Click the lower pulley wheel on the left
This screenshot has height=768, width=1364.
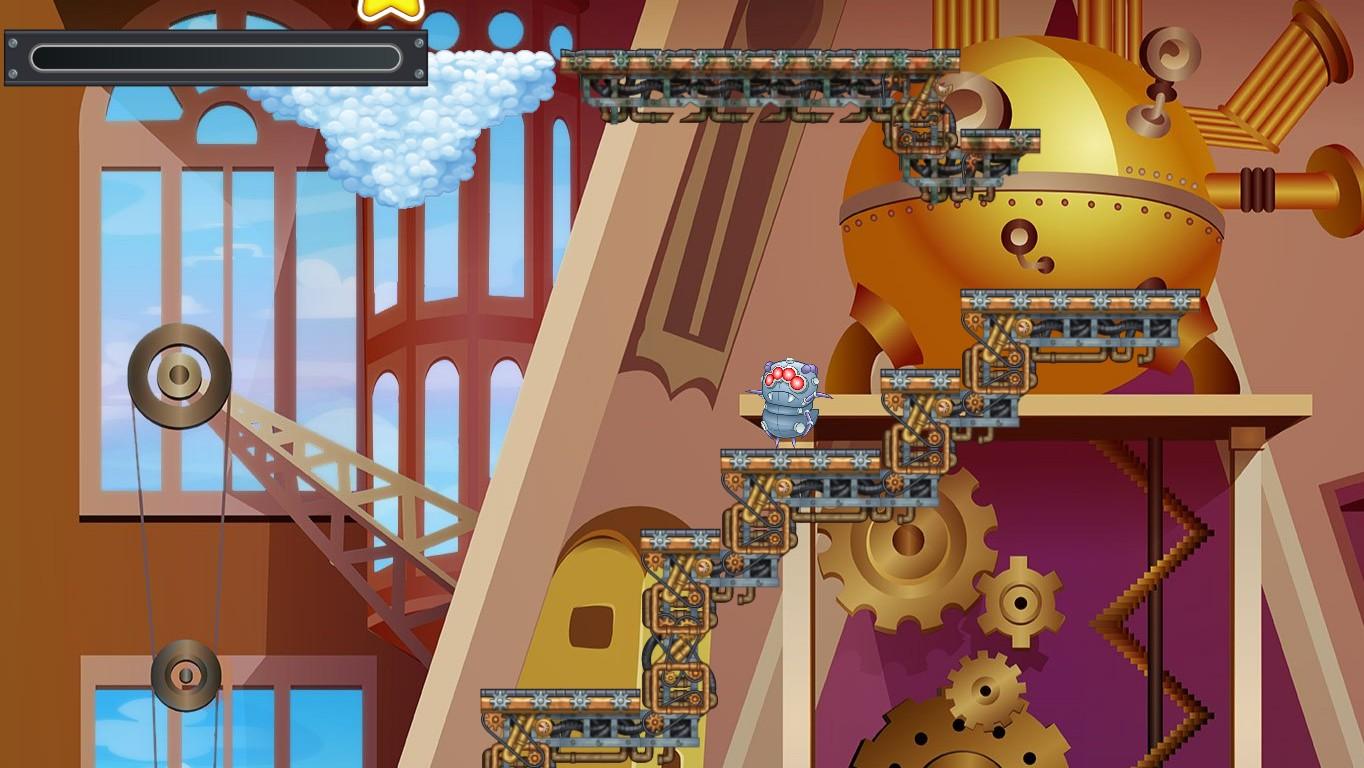[x=185, y=675]
